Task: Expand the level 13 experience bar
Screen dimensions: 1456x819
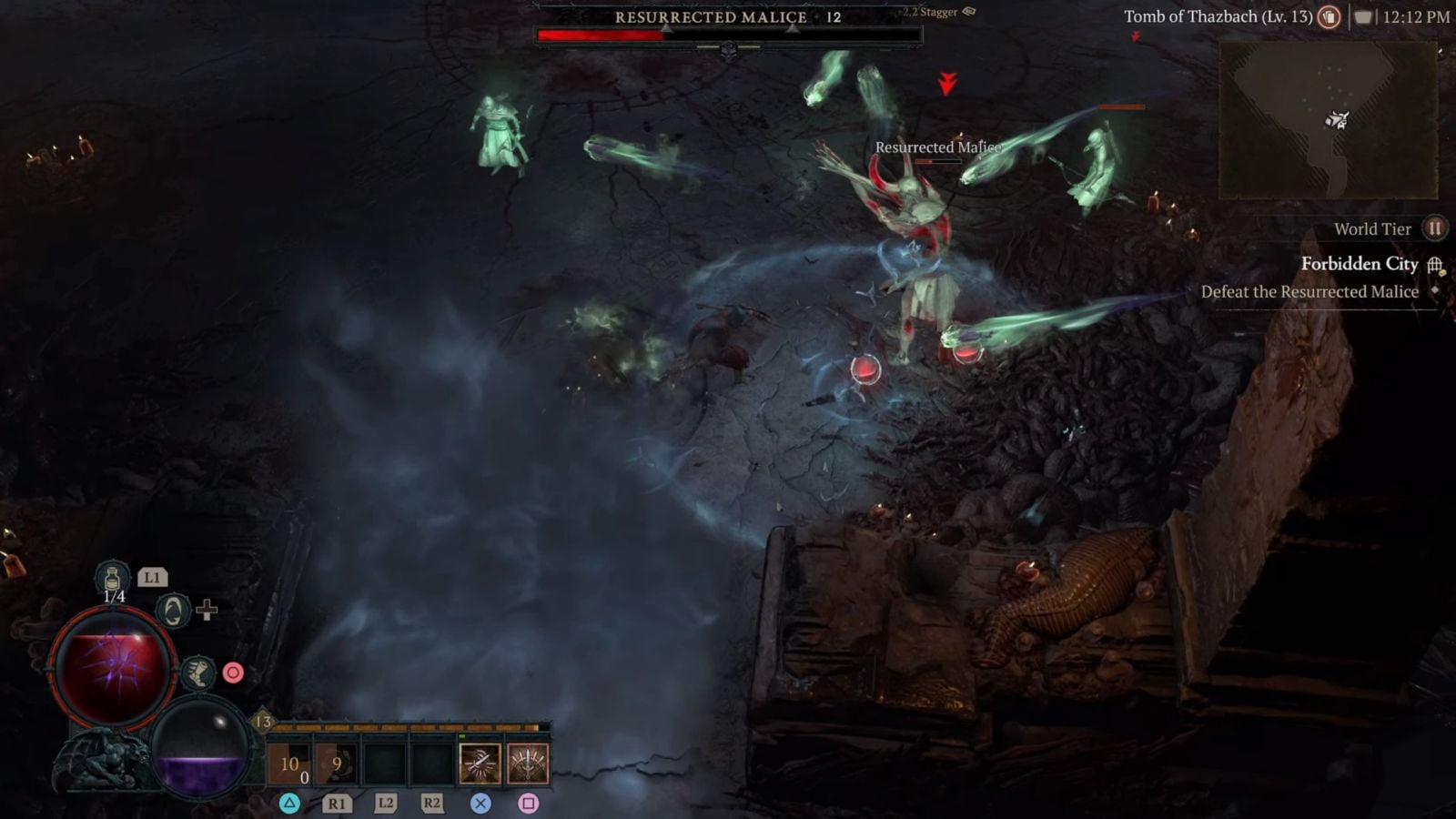Action: click(405, 726)
